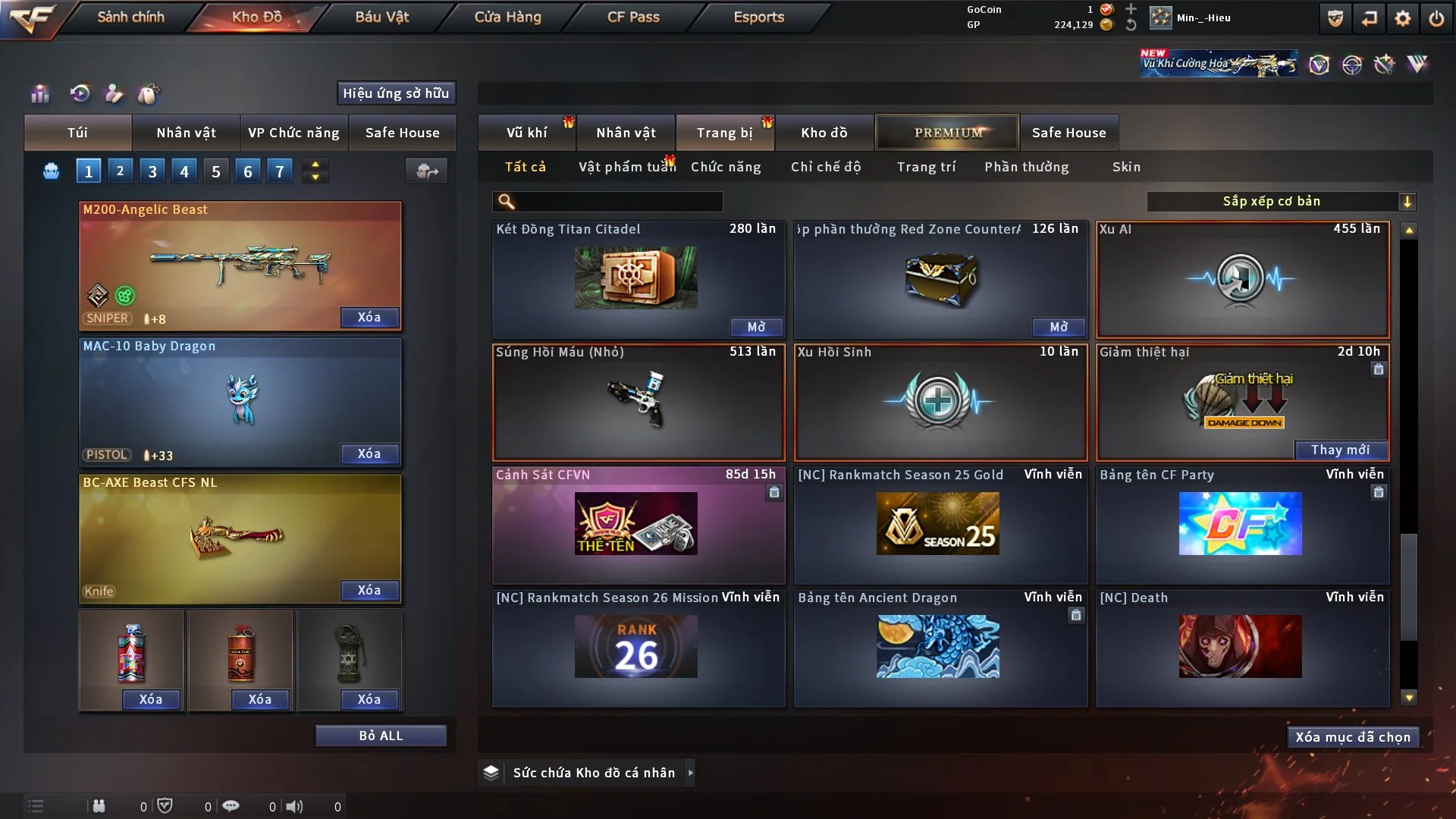Image resolution: width=1456 pixels, height=819 pixels.
Task: Select the Trang bị tab
Action: (x=724, y=133)
